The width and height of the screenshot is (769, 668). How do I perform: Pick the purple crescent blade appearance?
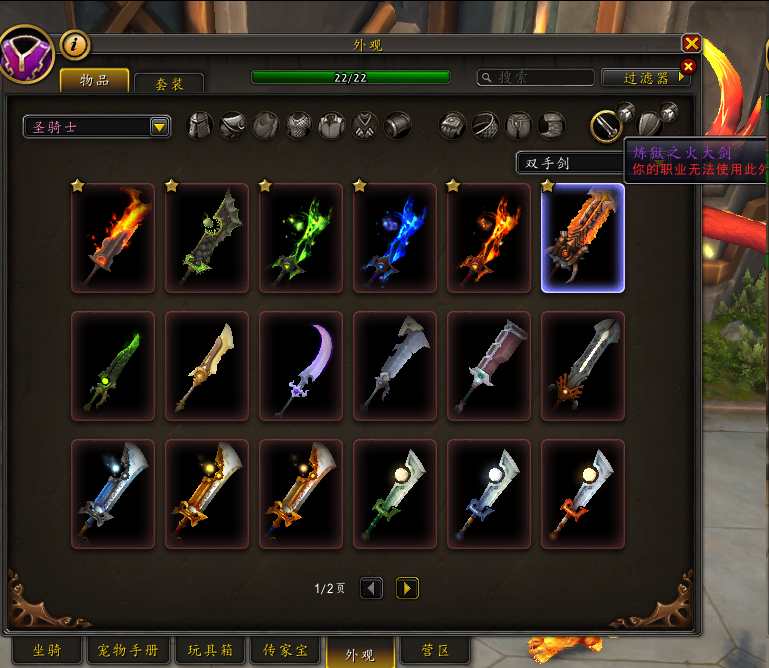tap(301, 366)
